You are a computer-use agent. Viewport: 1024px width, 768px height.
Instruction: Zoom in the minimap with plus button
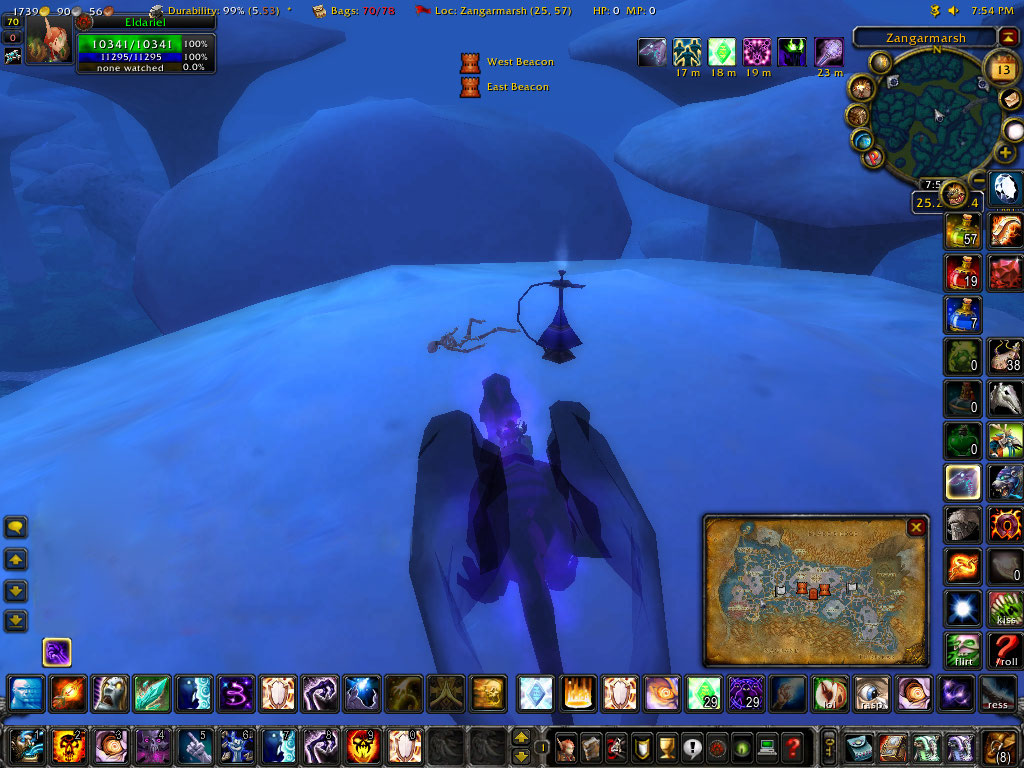tap(1006, 153)
